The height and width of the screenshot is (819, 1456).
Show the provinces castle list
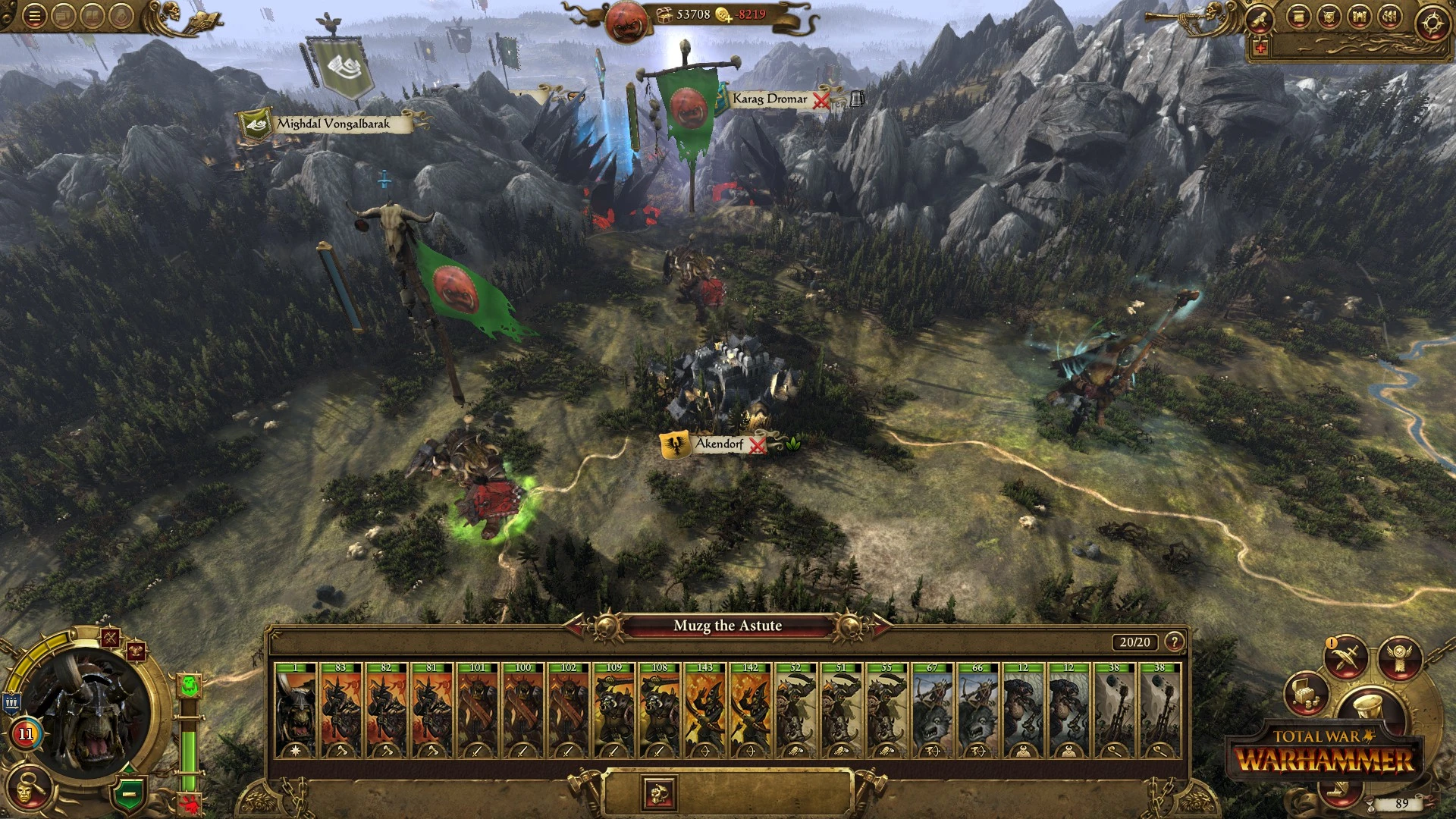point(1358,18)
